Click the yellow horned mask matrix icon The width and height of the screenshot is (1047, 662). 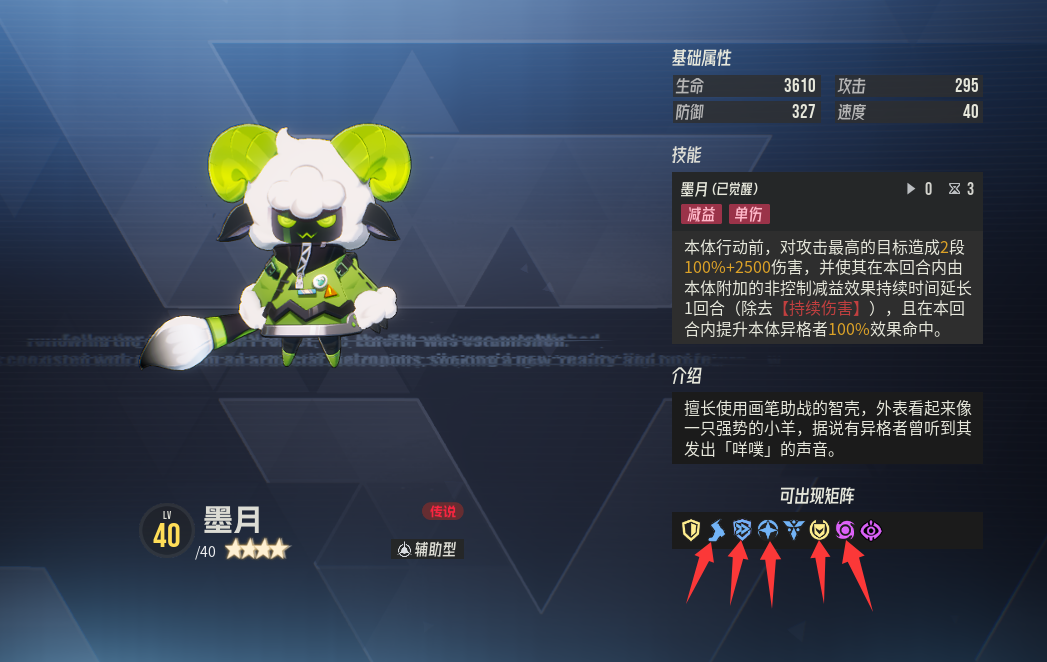click(x=820, y=530)
